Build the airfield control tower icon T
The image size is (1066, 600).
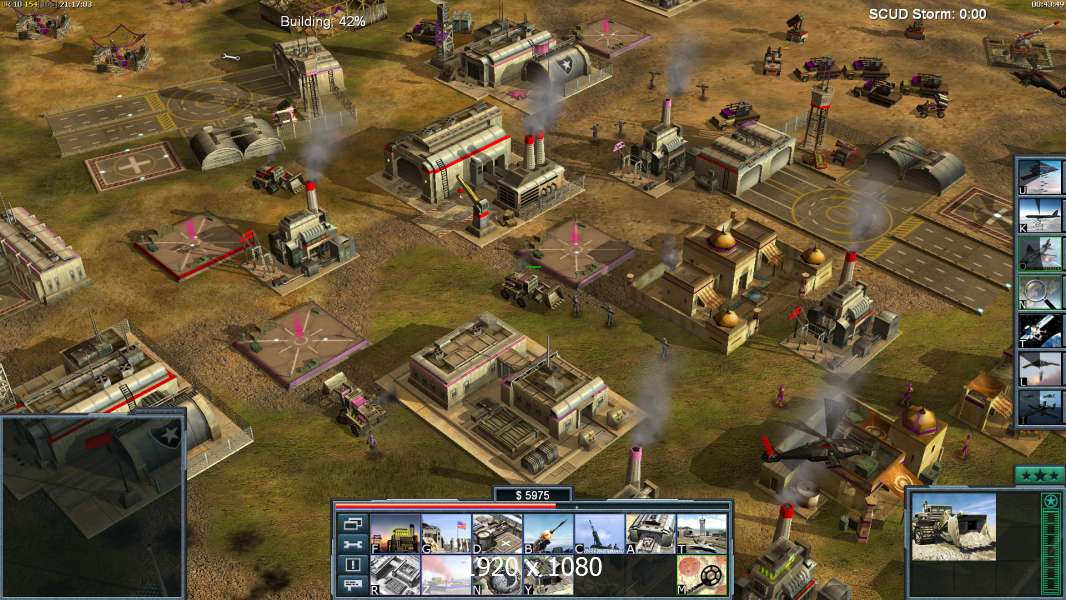[x=701, y=534]
